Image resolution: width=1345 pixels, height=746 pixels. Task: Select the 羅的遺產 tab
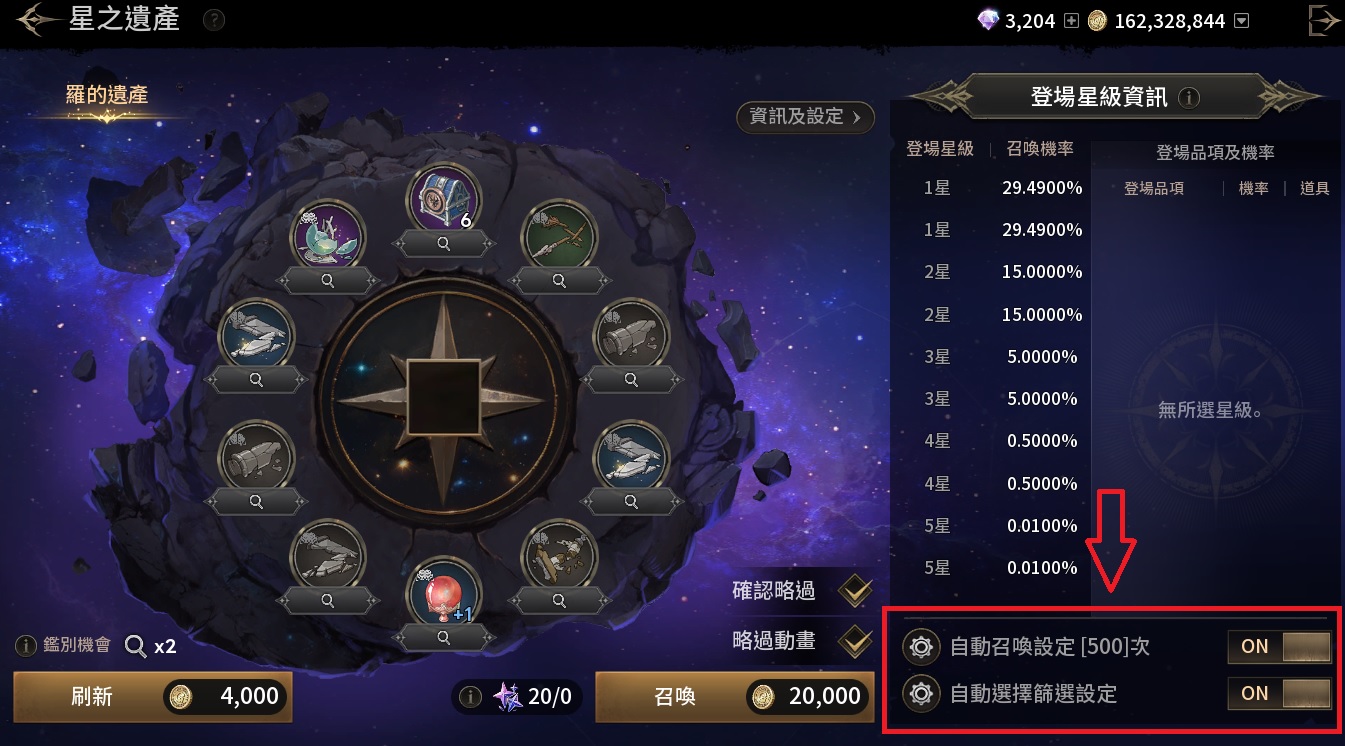[x=106, y=96]
